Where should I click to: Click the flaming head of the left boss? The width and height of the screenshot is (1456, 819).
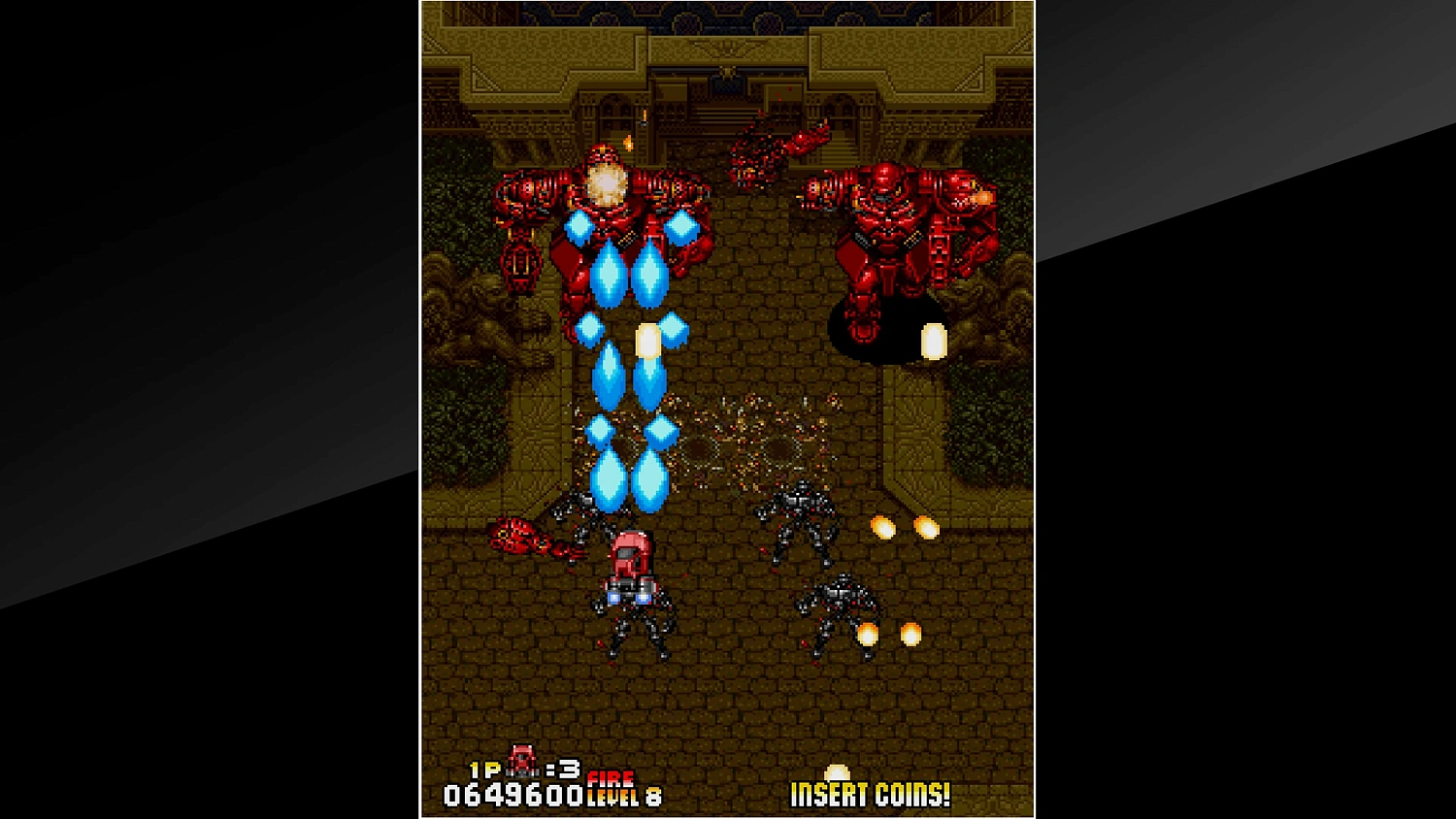tap(607, 175)
